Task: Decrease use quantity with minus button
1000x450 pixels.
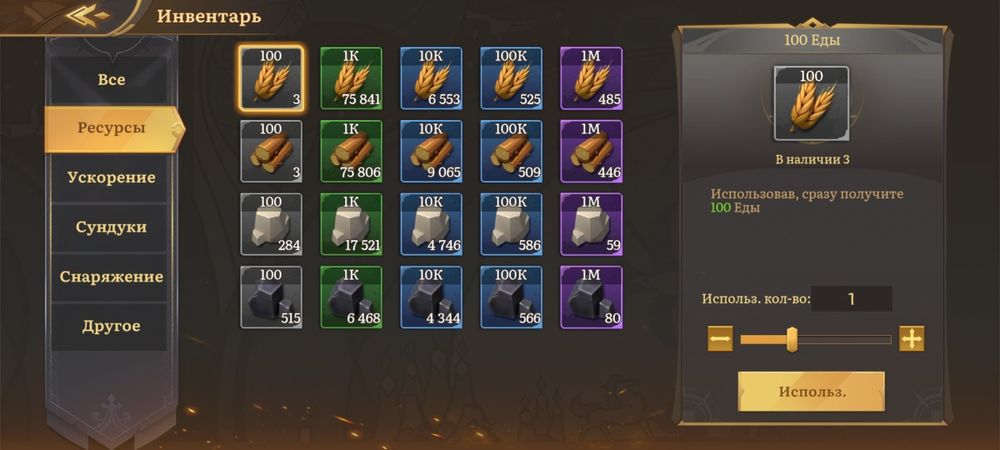Action: (x=720, y=339)
